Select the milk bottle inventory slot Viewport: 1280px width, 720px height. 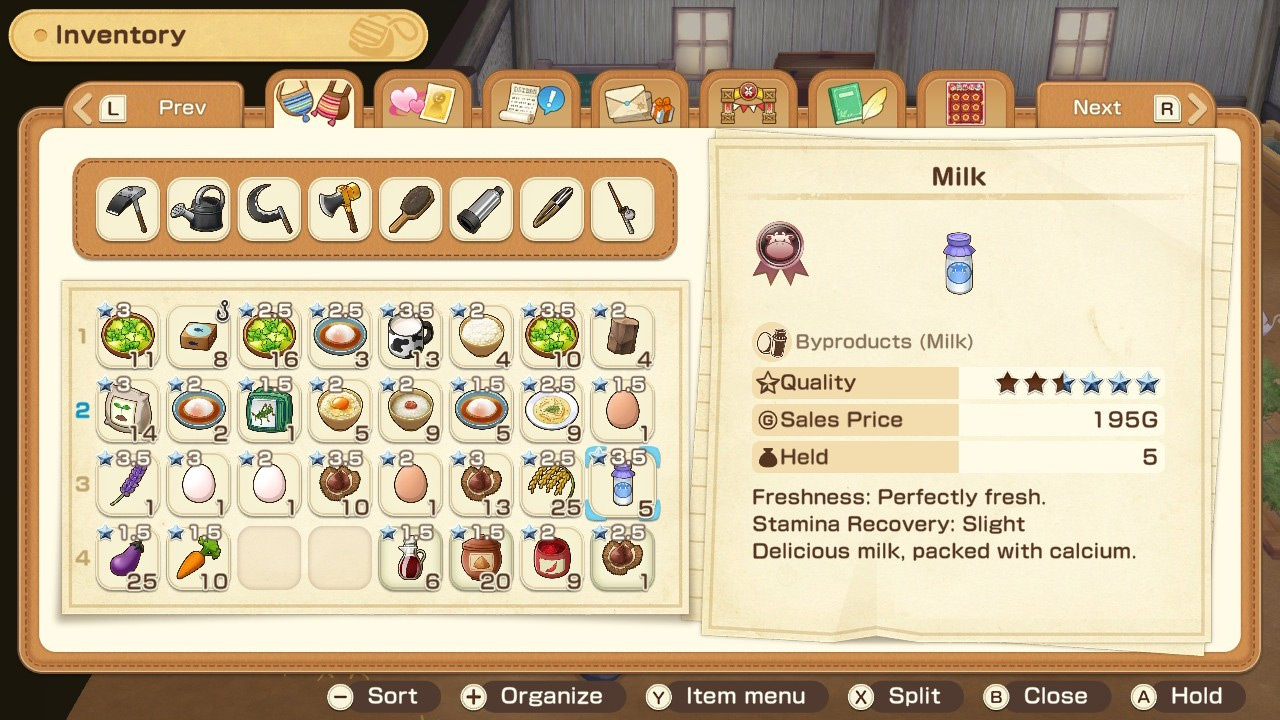[x=622, y=484]
